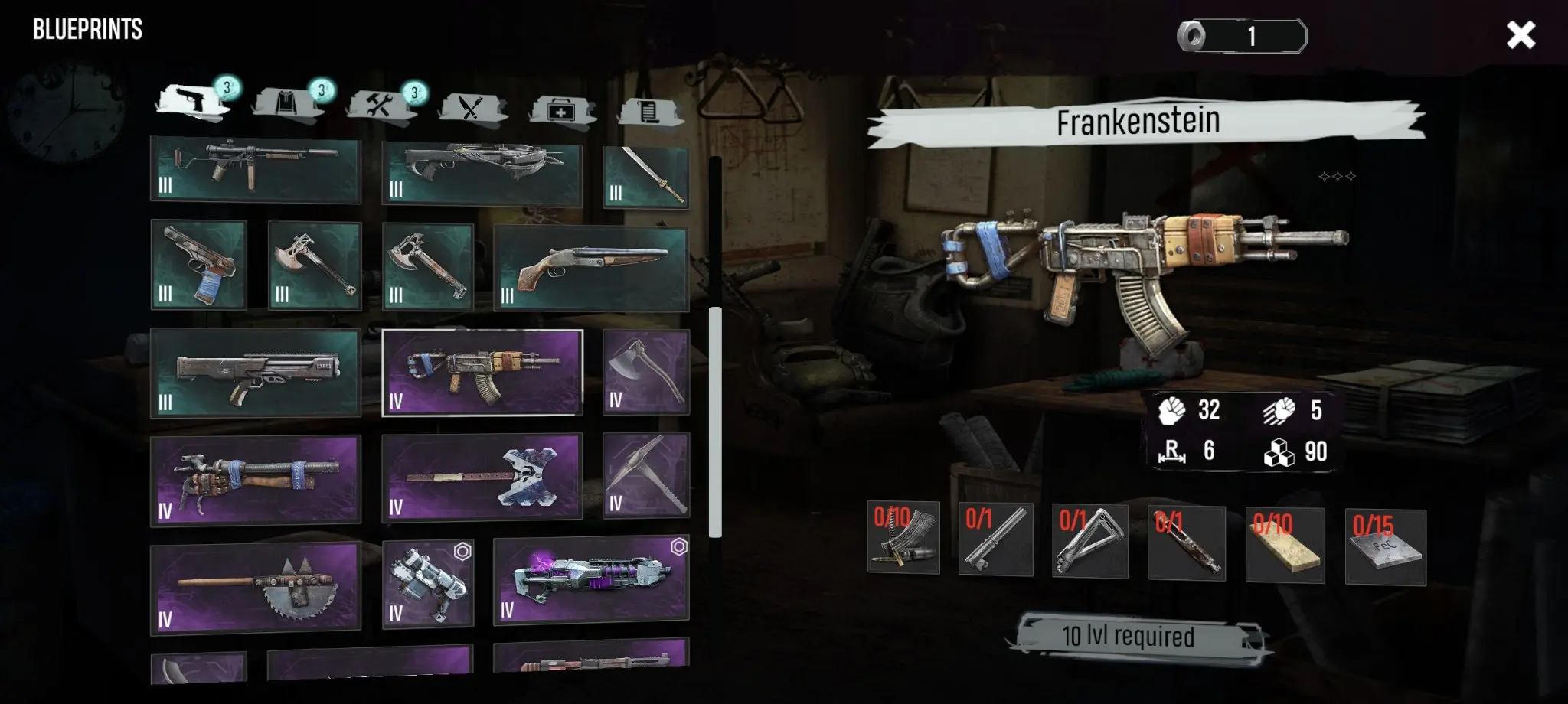This screenshot has width=1568, height=704.
Task: Pick the crossbow blueprint tile
Action: point(482,173)
